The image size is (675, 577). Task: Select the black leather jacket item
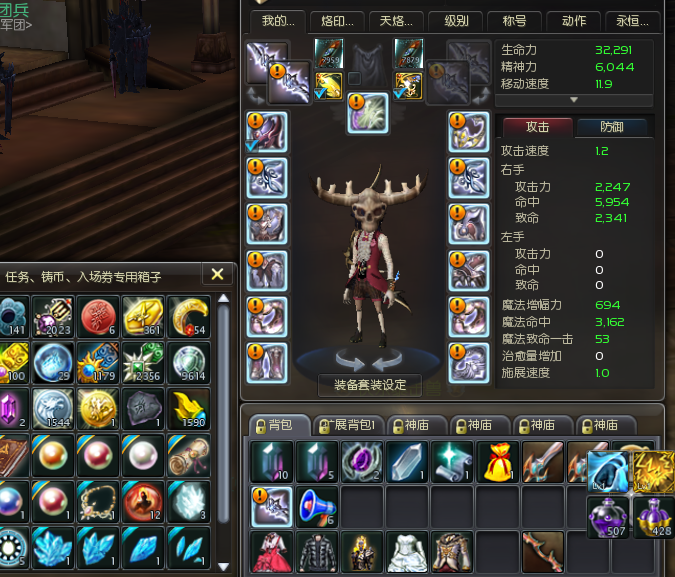[x=316, y=551]
